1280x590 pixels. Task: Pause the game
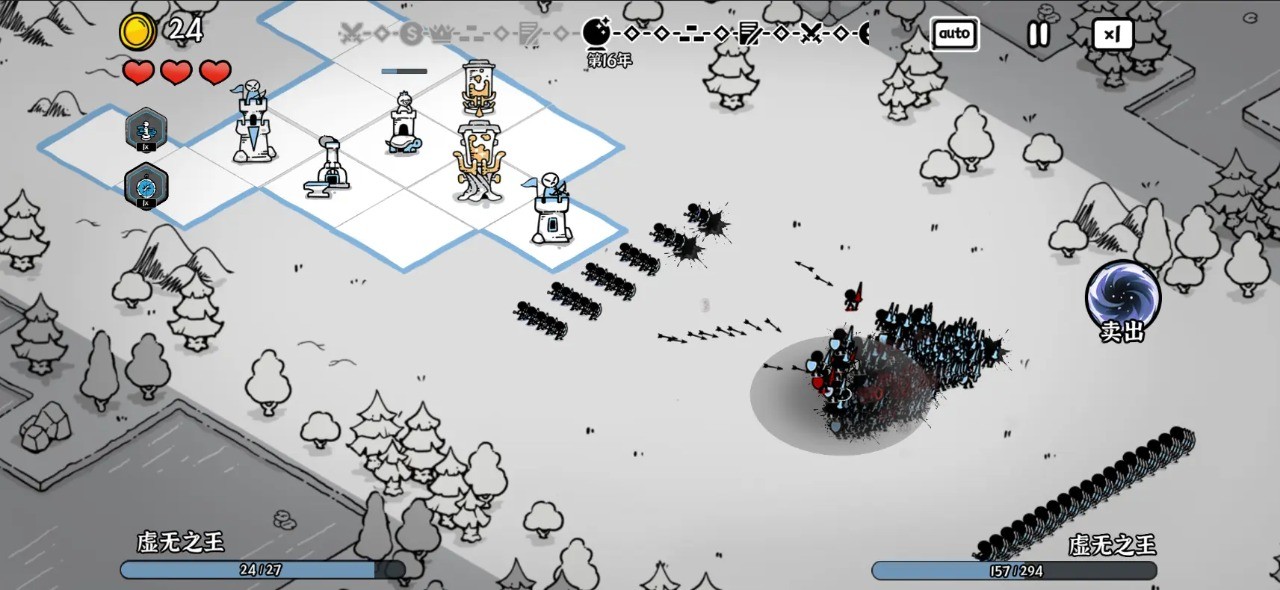coord(1039,34)
